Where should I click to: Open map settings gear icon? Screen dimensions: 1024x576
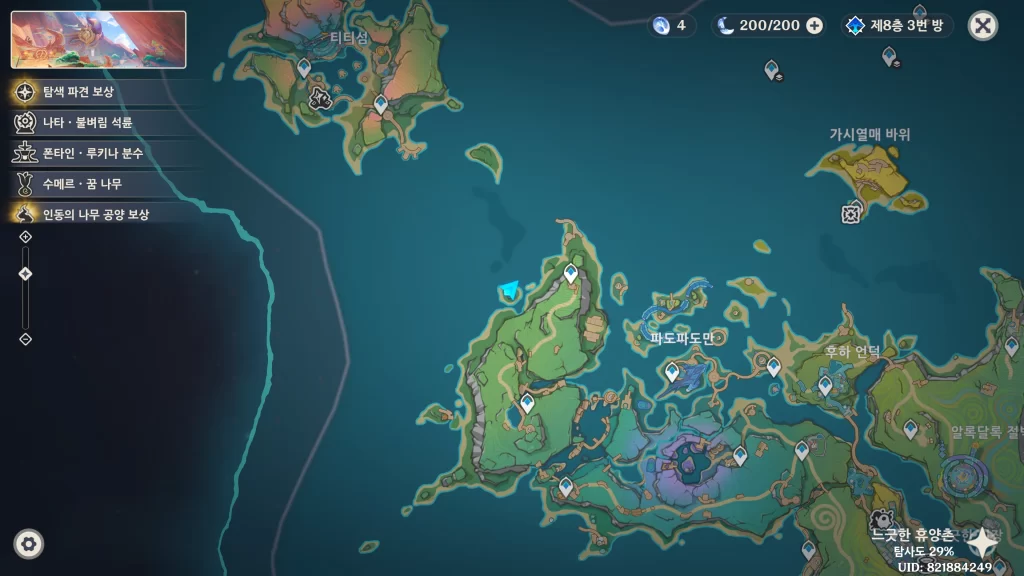29,544
